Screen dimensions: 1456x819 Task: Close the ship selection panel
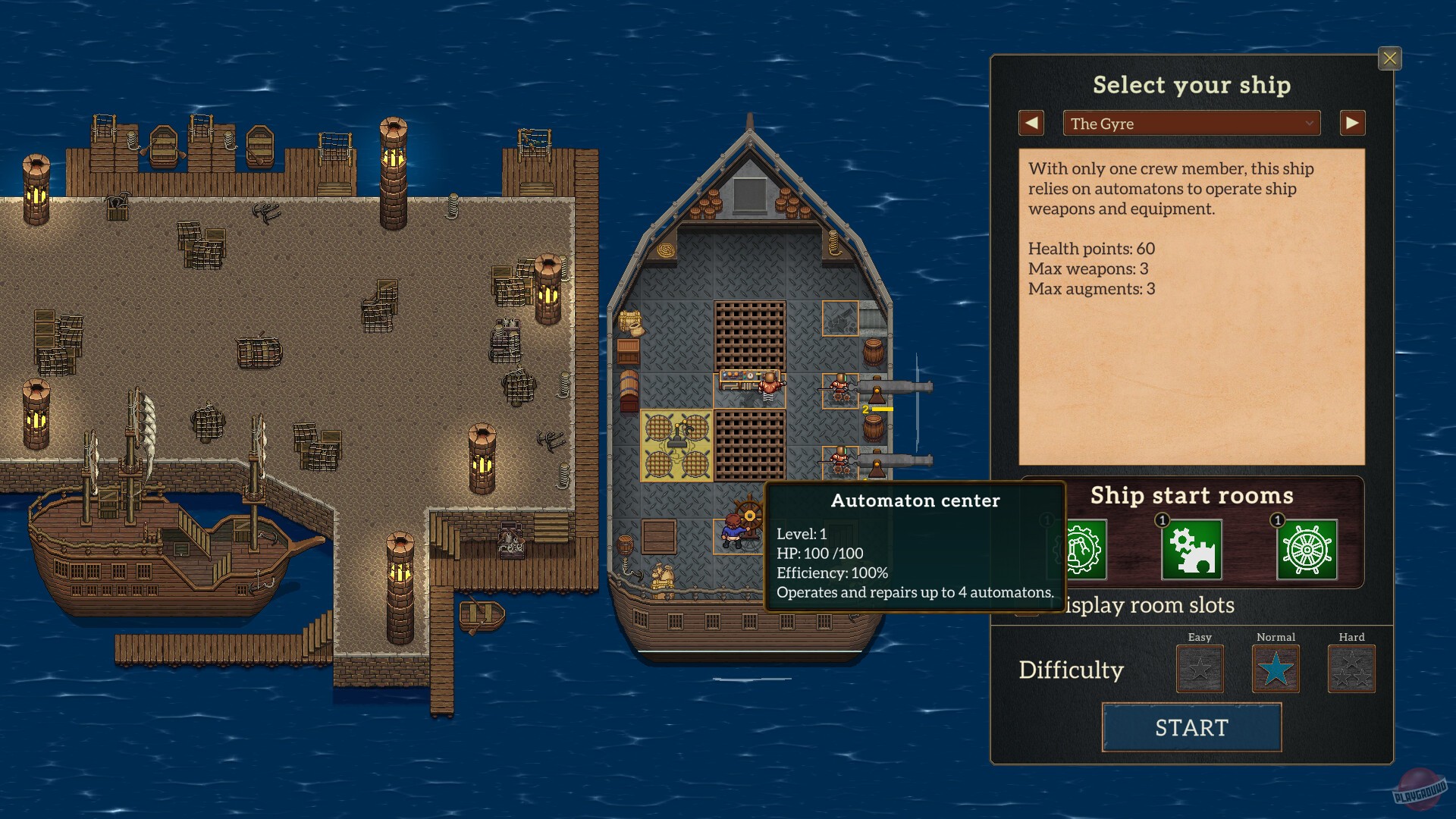click(x=1390, y=58)
